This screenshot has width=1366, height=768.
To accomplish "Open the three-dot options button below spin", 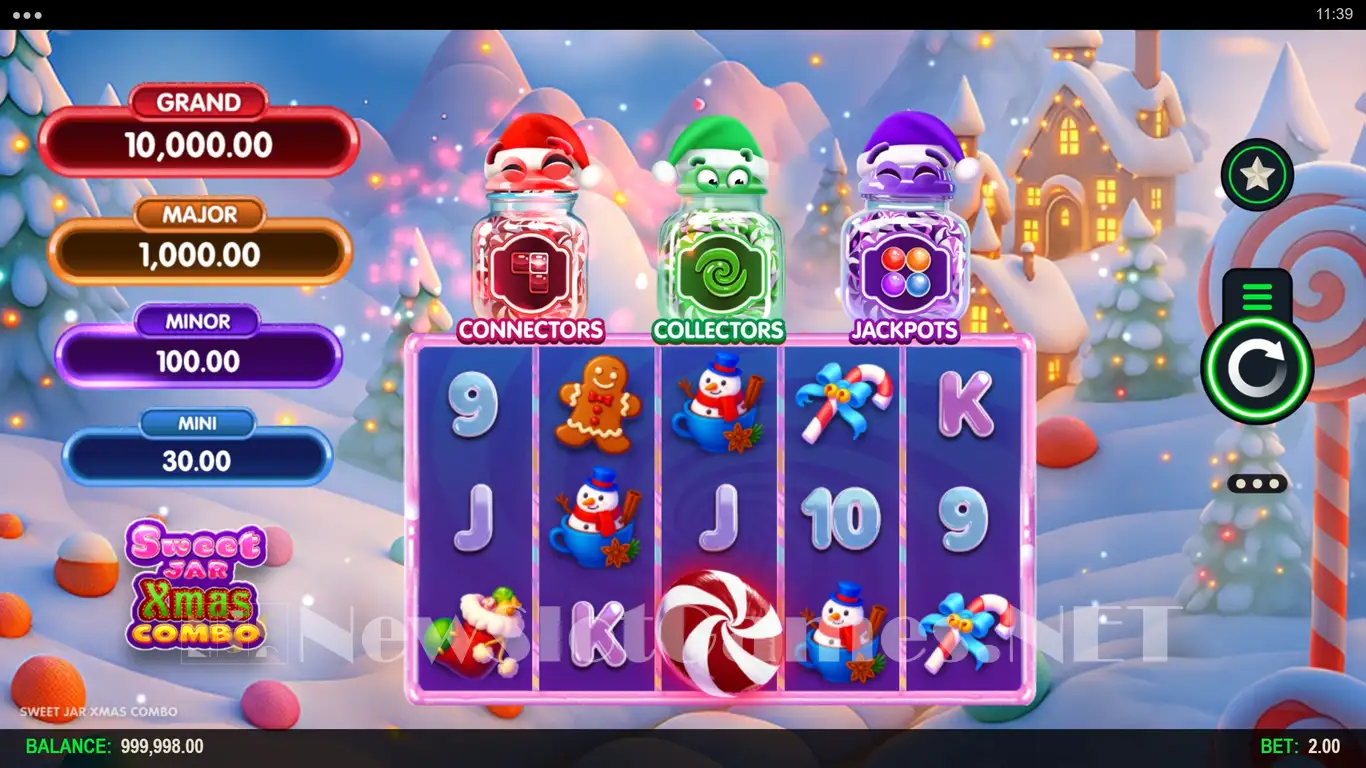I will (1257, 484).
